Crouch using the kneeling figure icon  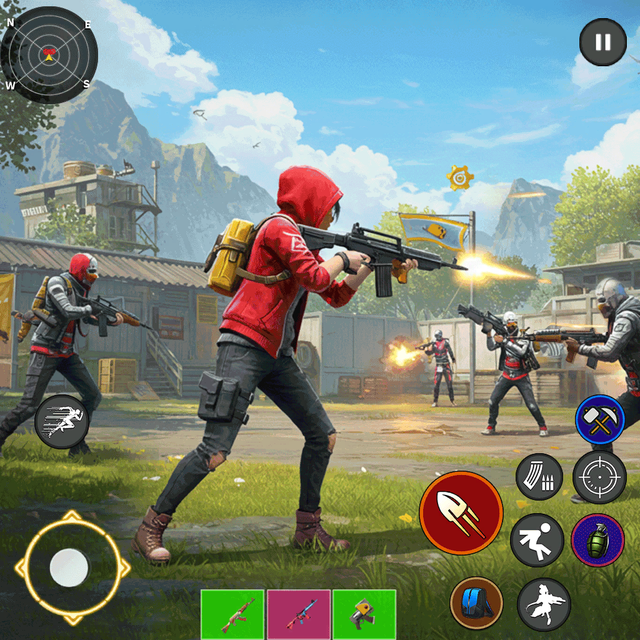click(537, 540)
